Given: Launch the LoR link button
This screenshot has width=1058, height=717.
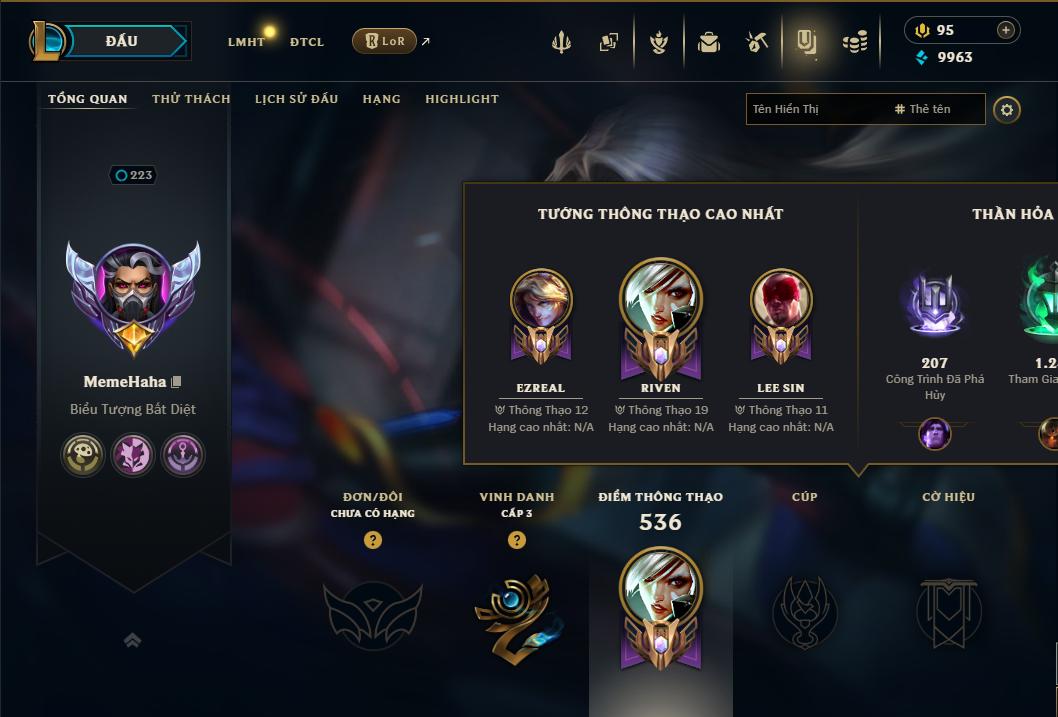Looking at the screenshot, I should (x=384, y=41).
